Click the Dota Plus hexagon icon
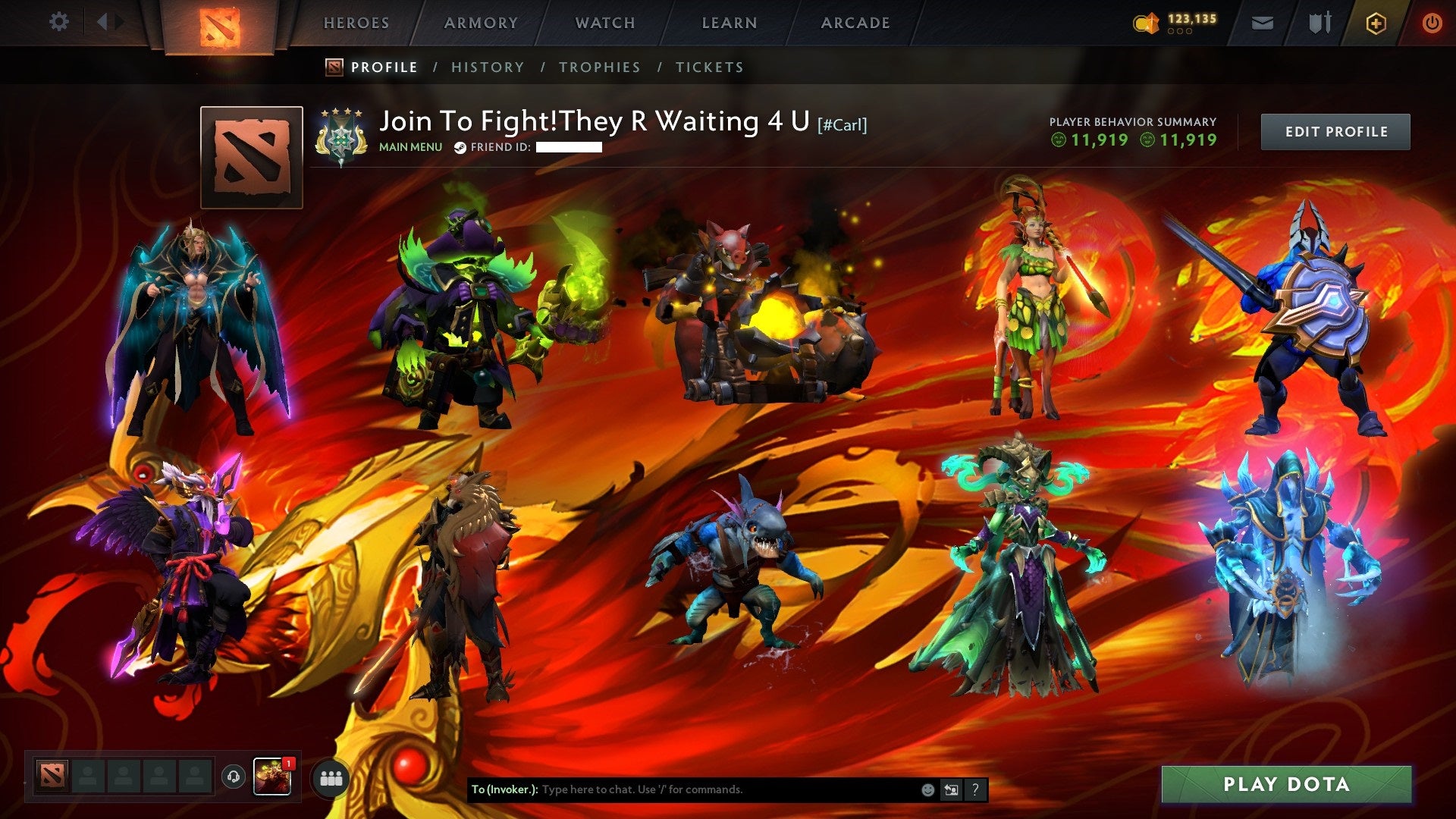Viewport: 1456px width, 819px height. 1378,23
